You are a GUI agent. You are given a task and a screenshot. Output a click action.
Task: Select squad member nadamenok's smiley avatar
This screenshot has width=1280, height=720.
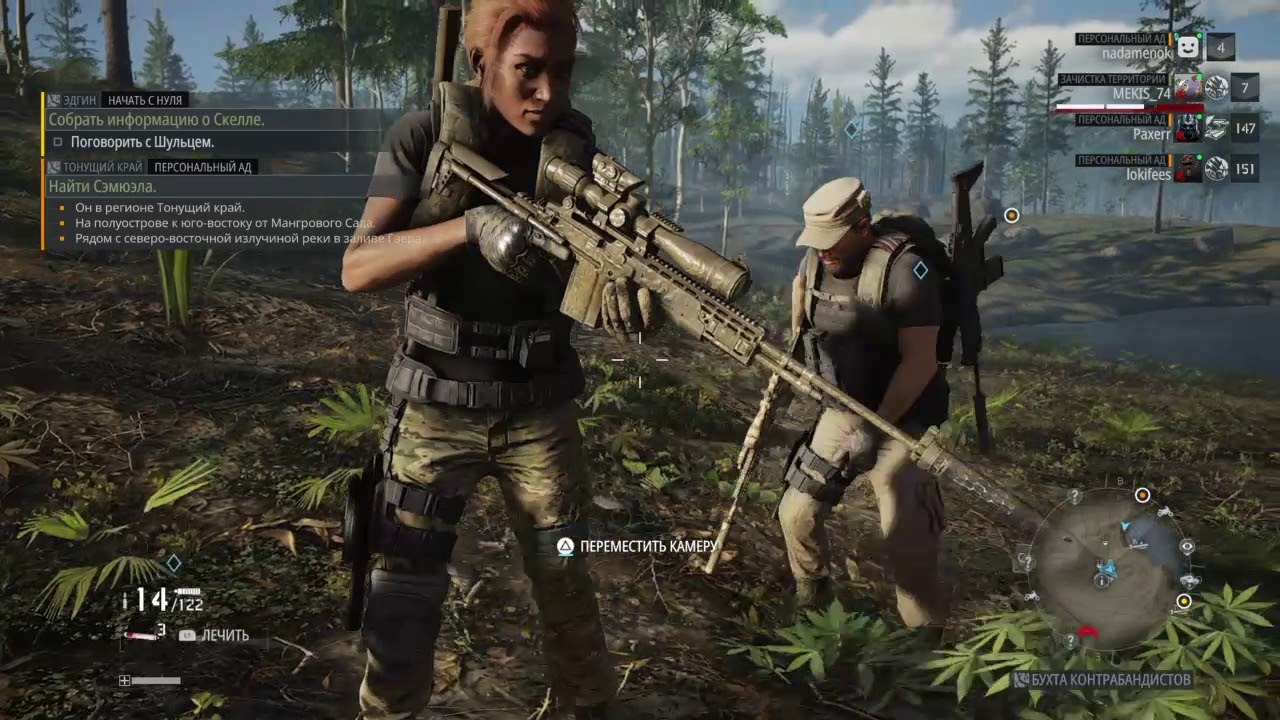click(1187, 46)
